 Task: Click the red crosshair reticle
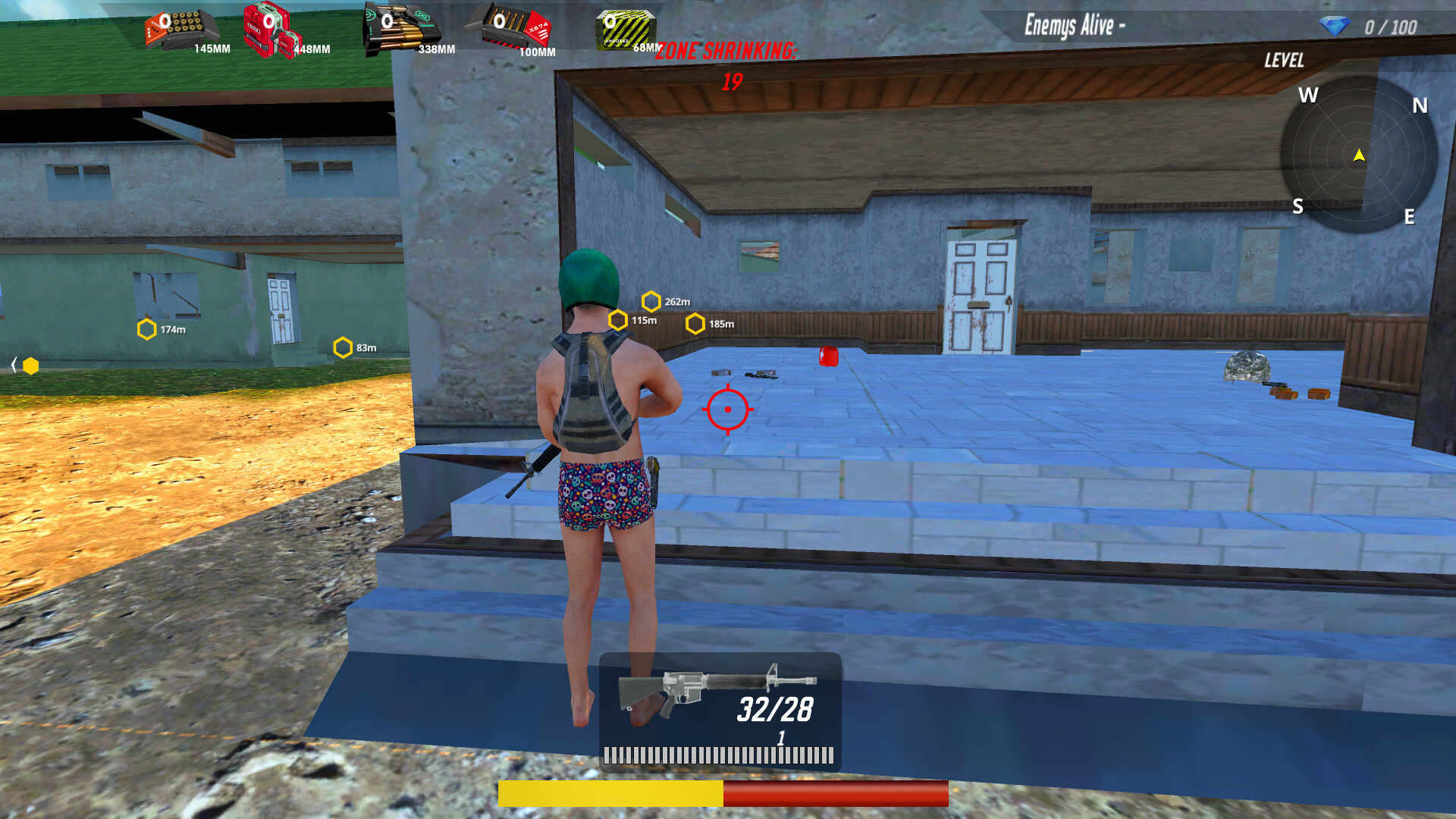point(727,409)
